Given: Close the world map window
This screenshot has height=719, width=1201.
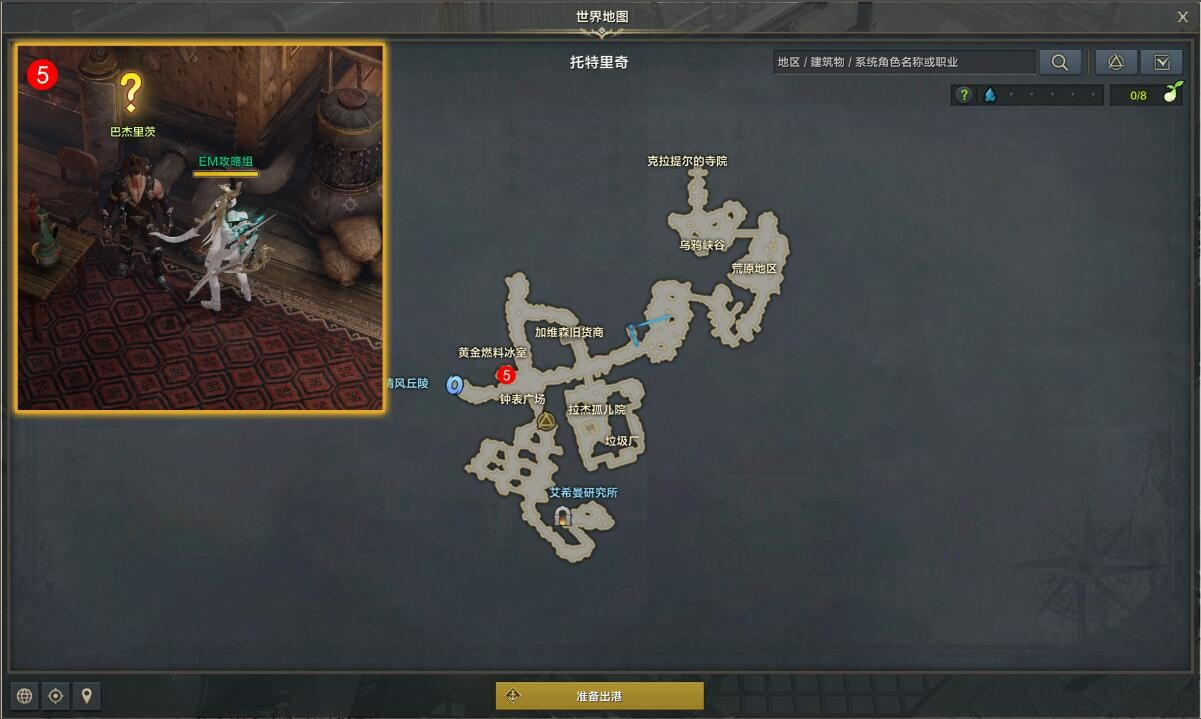Looking at the screenshot, I should point(1182,16).
